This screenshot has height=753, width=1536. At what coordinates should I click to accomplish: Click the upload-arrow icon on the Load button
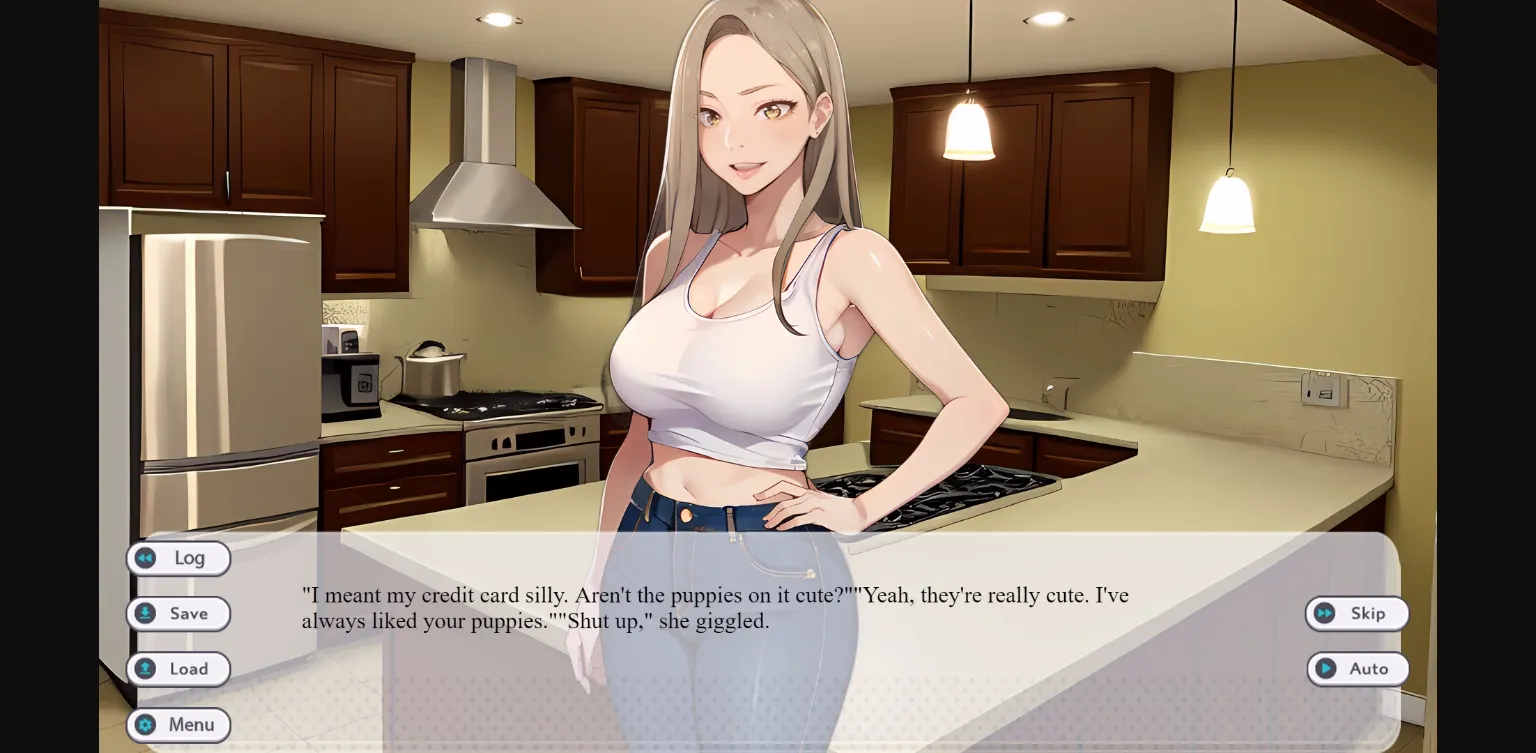[145, 669]
